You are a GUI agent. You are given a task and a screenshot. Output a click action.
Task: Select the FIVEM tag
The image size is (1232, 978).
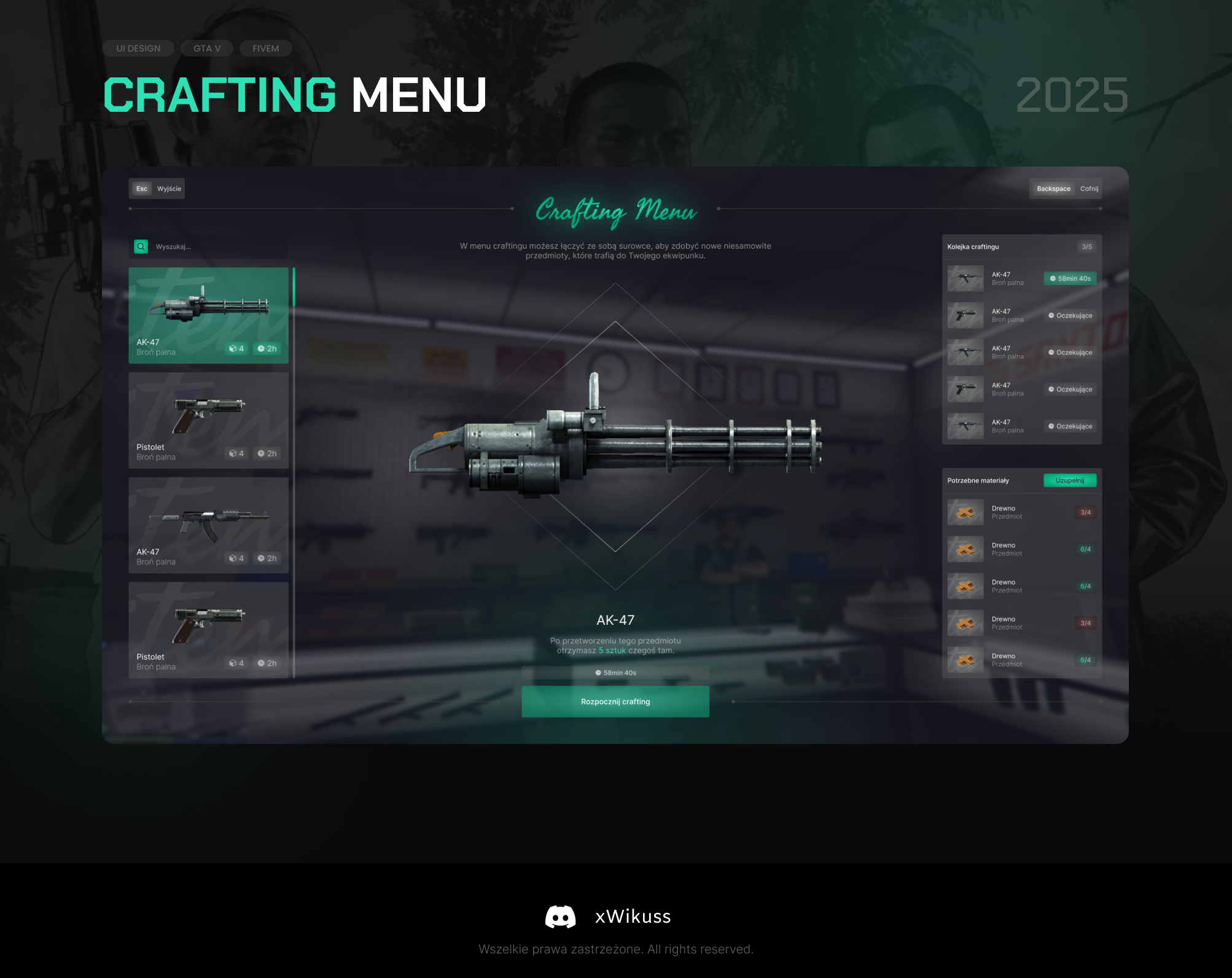(x=265, y=48)
